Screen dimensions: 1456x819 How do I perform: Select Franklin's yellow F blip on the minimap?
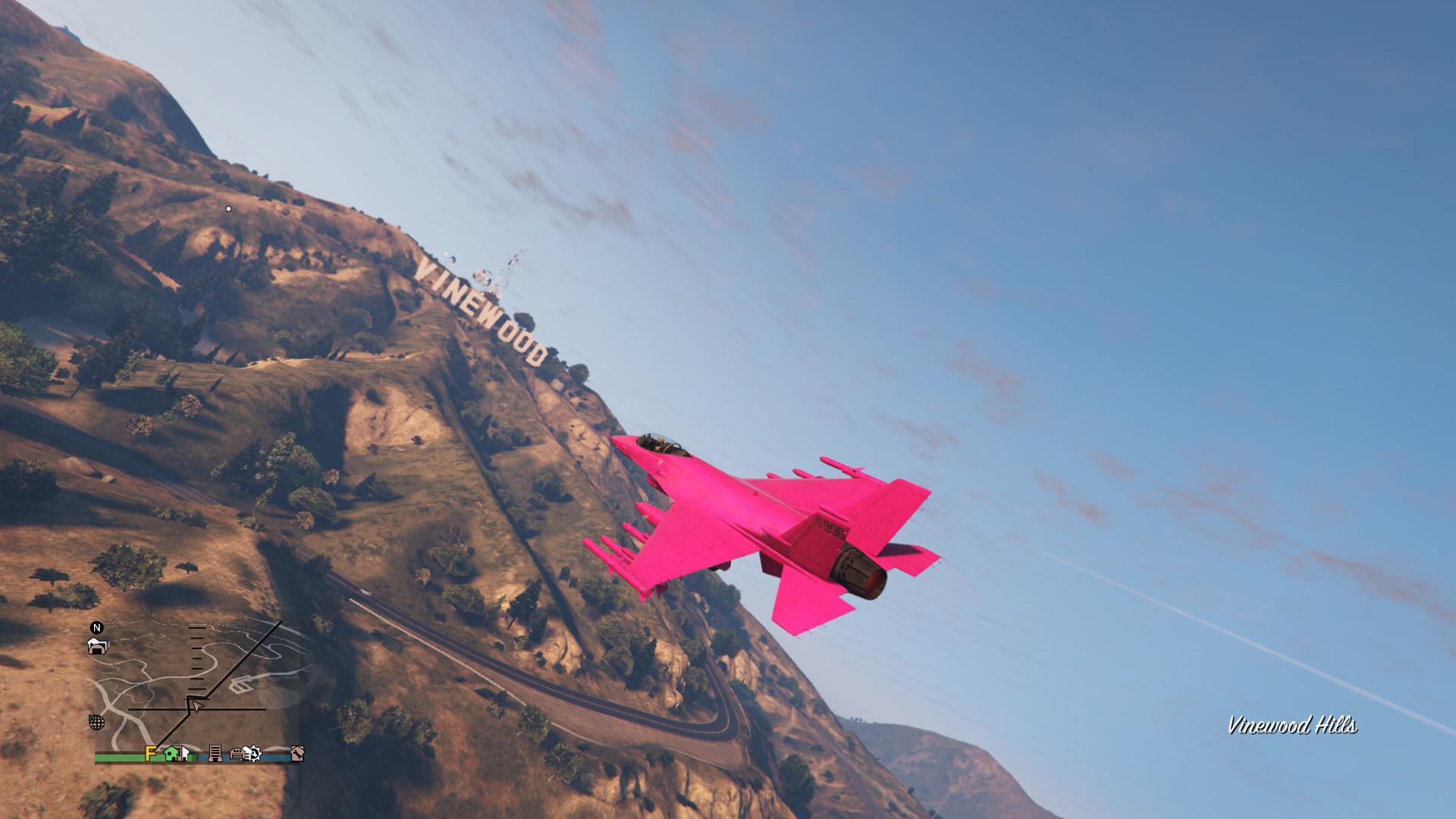(151, 754)
